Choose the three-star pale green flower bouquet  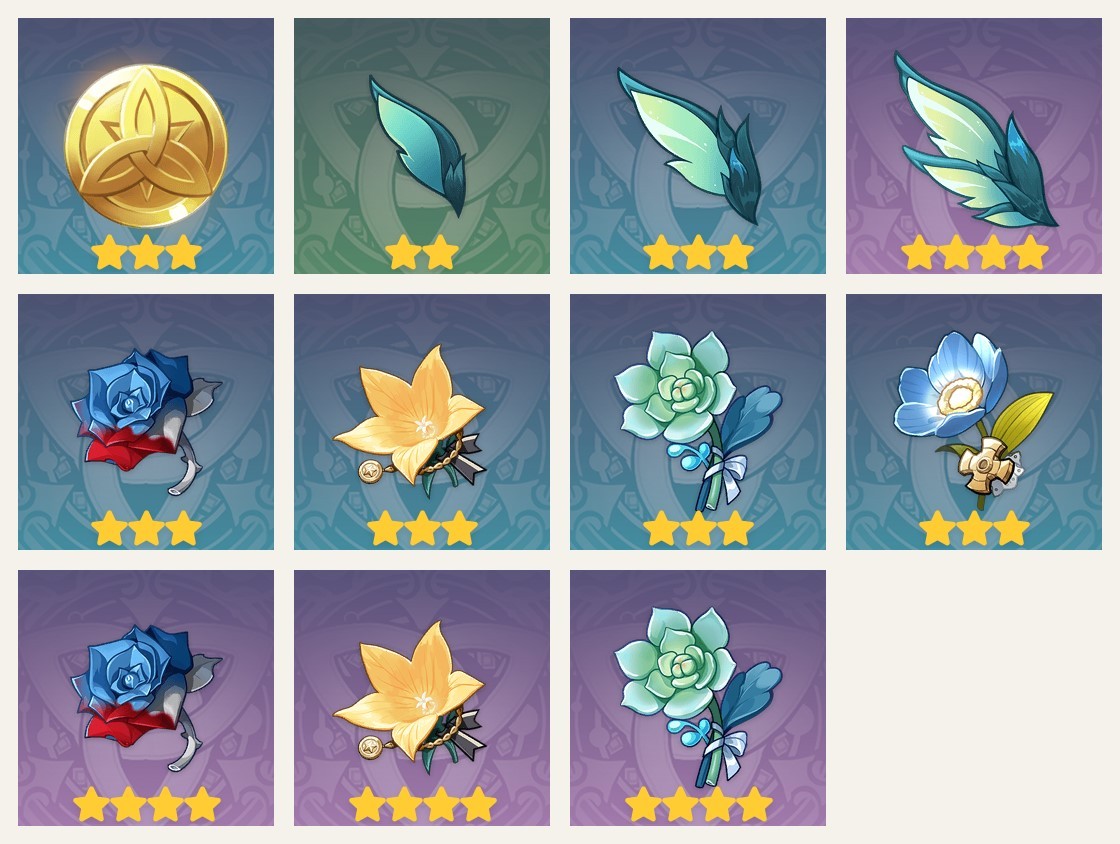698,422
